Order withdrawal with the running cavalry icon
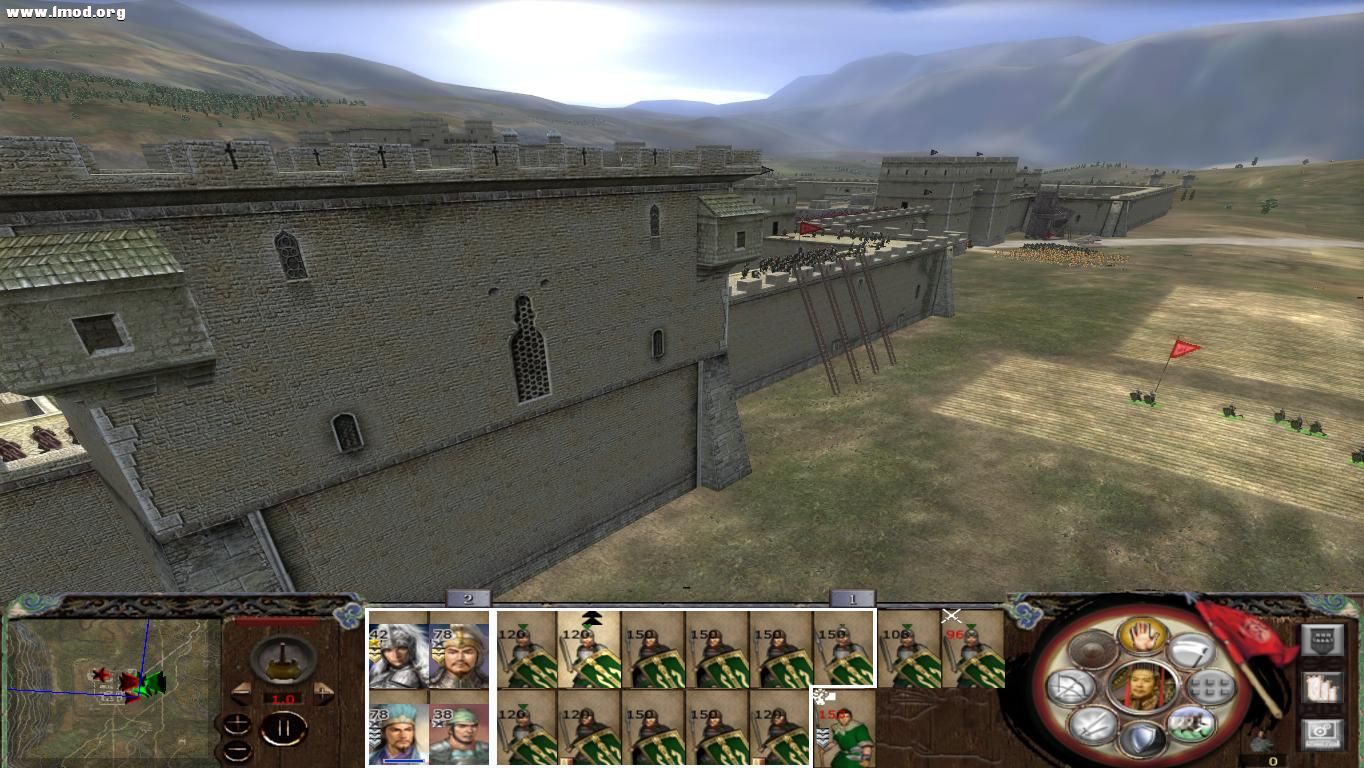1364x768 pixels. (x=1192, y=726)
